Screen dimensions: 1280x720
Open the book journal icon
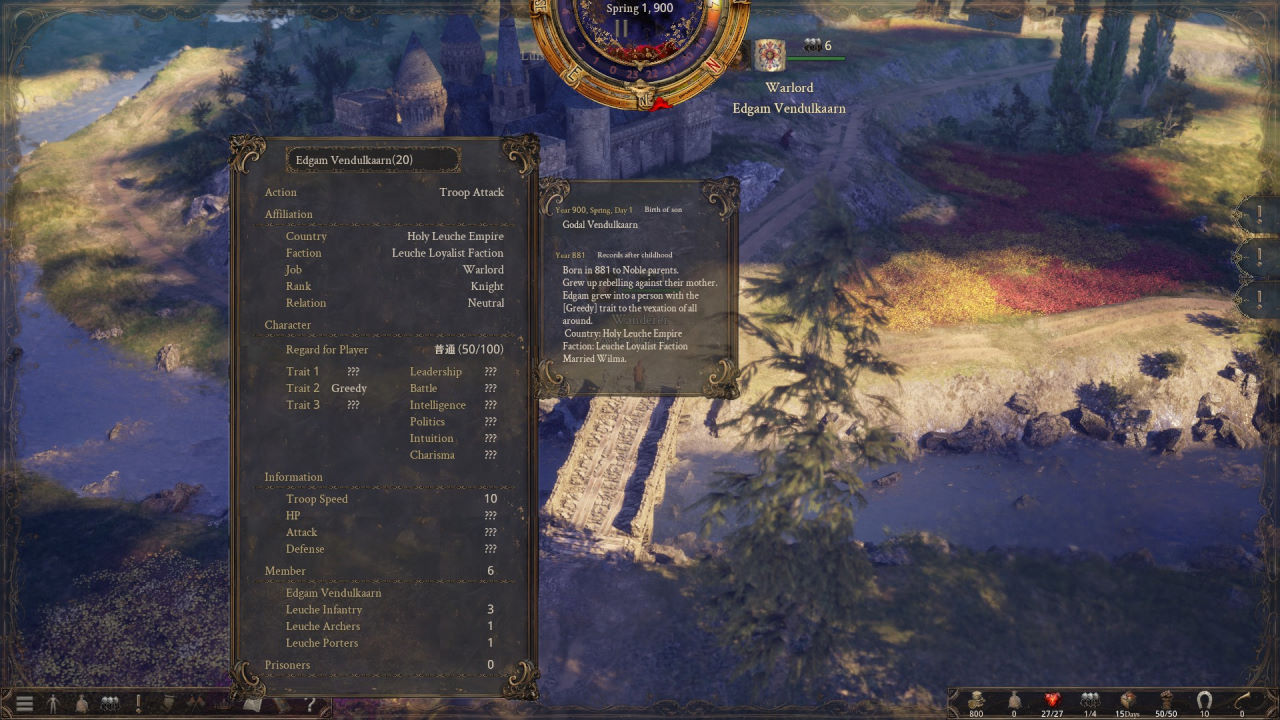tap(253, 704)
